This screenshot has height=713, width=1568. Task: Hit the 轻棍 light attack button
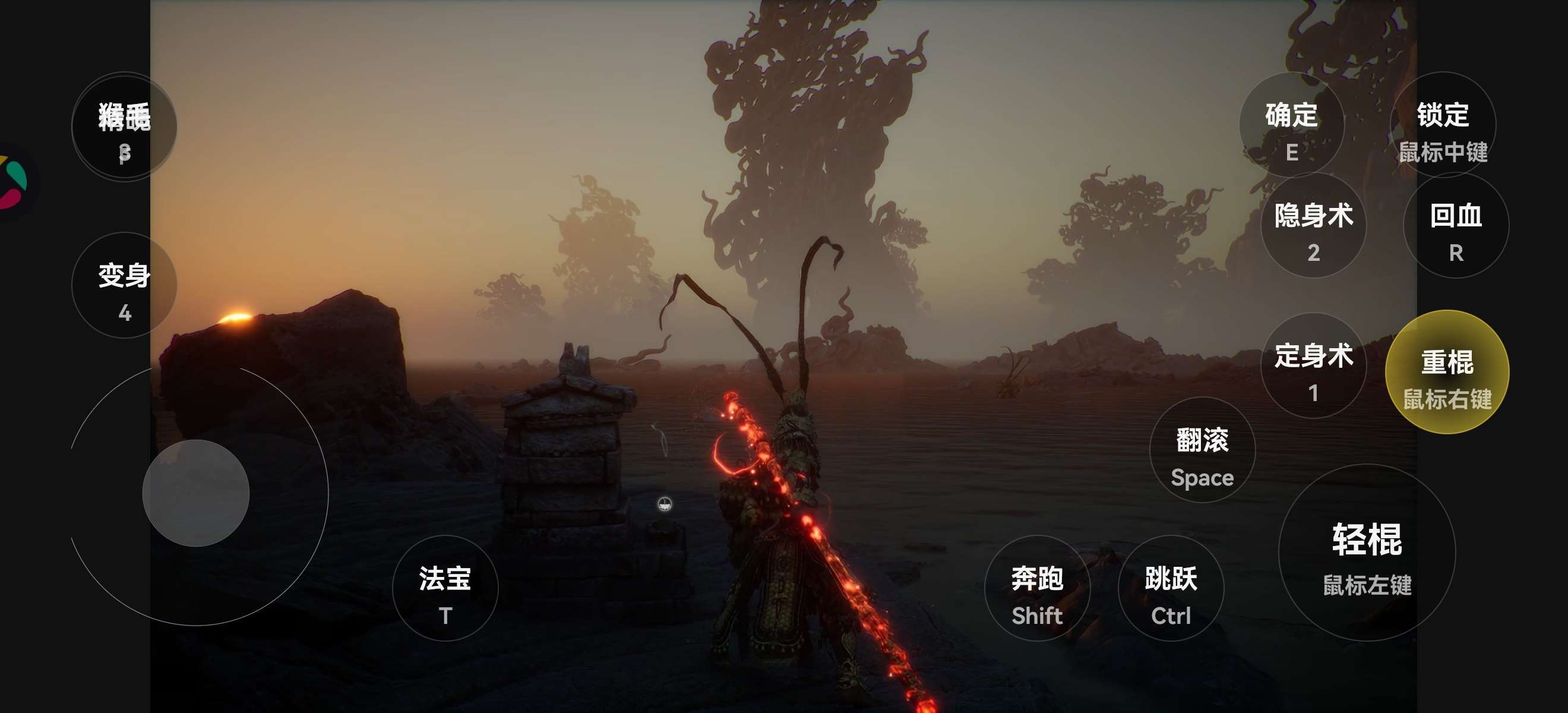coord(1367,553)
